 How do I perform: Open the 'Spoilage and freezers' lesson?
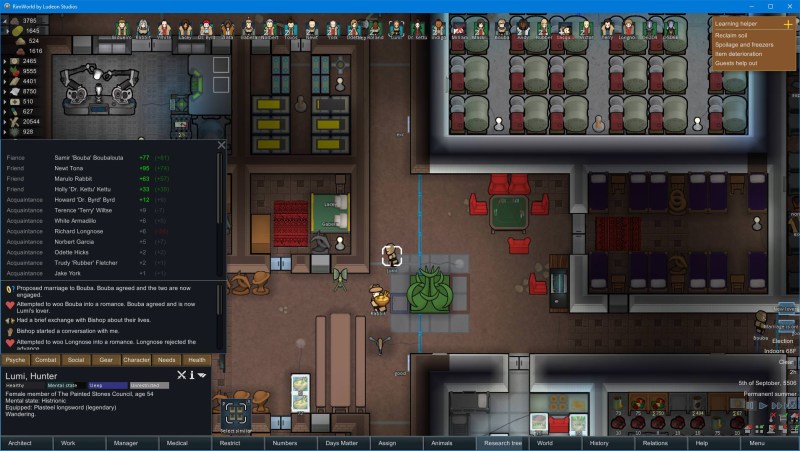(743, 44)
